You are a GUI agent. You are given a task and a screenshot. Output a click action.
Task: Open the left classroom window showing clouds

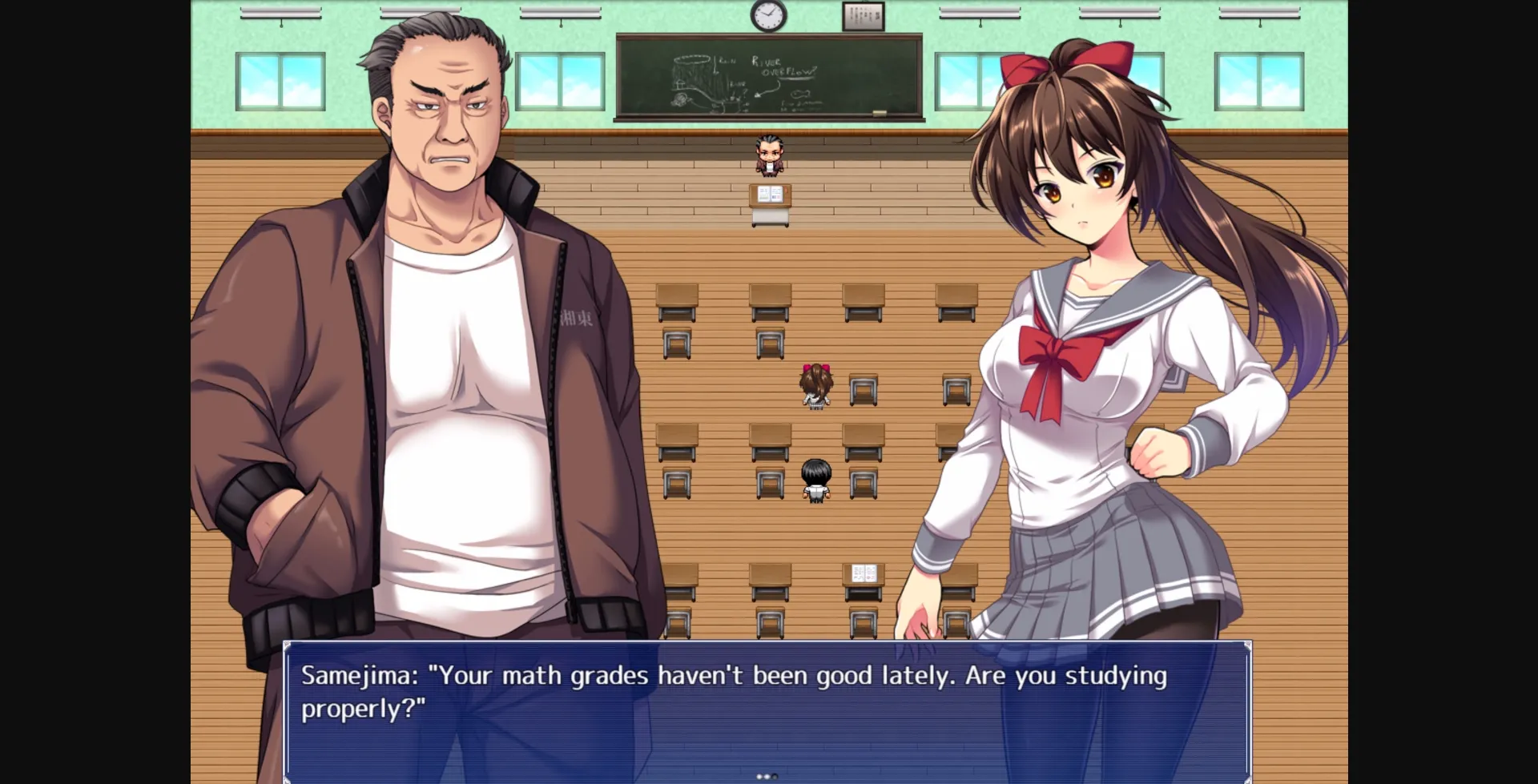click(x=280, y=80)
